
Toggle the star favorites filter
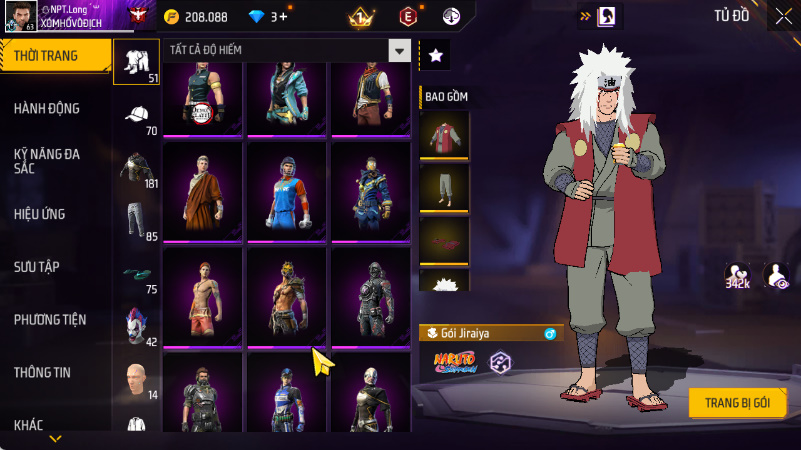point(435,56)
